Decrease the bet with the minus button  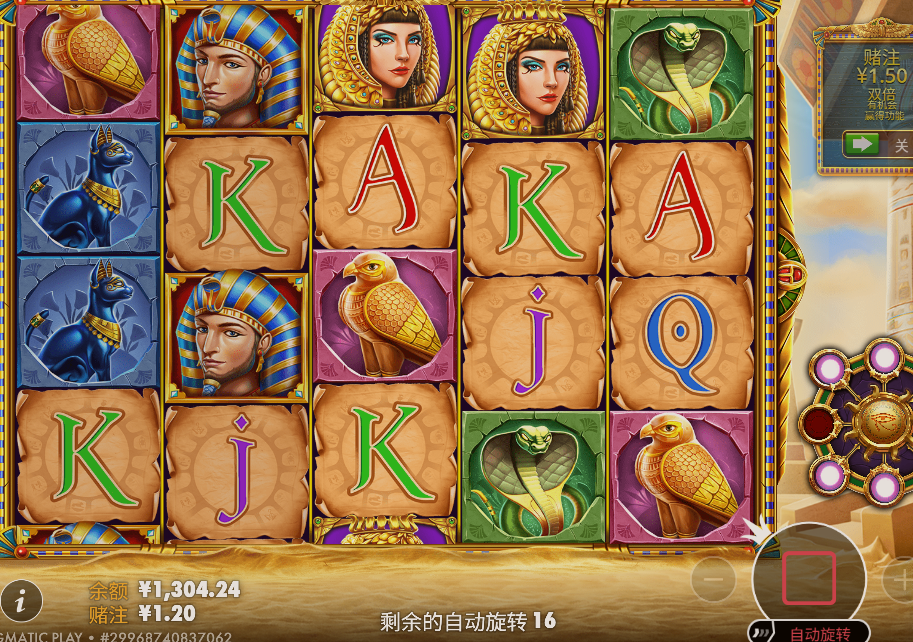click(714, 578)
